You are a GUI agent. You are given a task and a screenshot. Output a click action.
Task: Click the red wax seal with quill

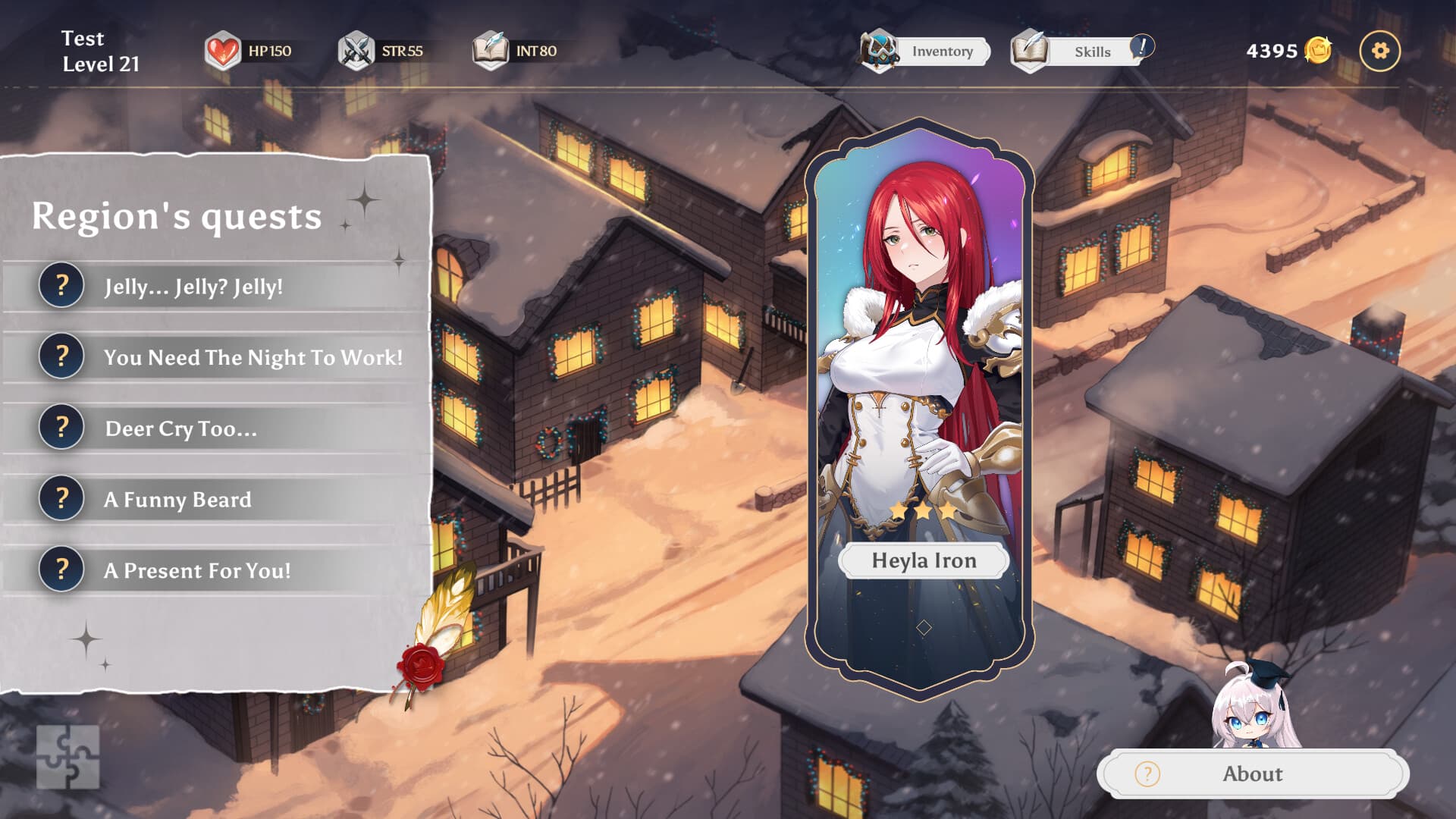(422, 665)
